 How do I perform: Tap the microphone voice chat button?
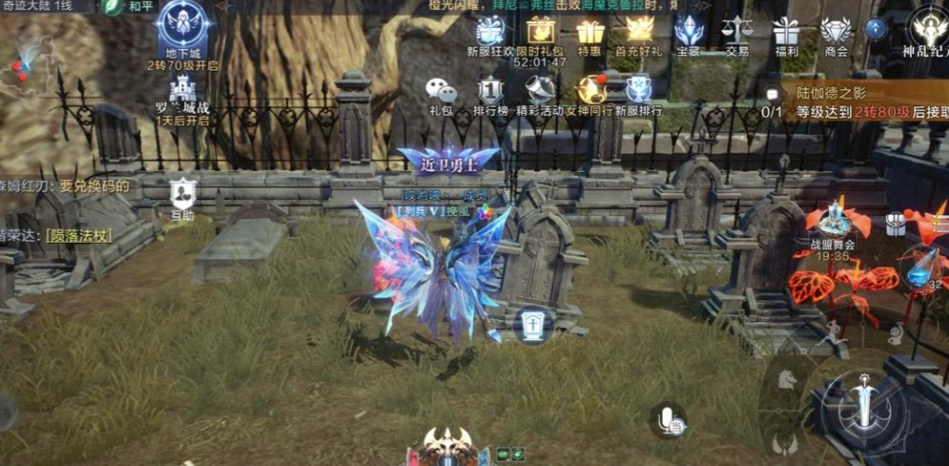point(667,420)
